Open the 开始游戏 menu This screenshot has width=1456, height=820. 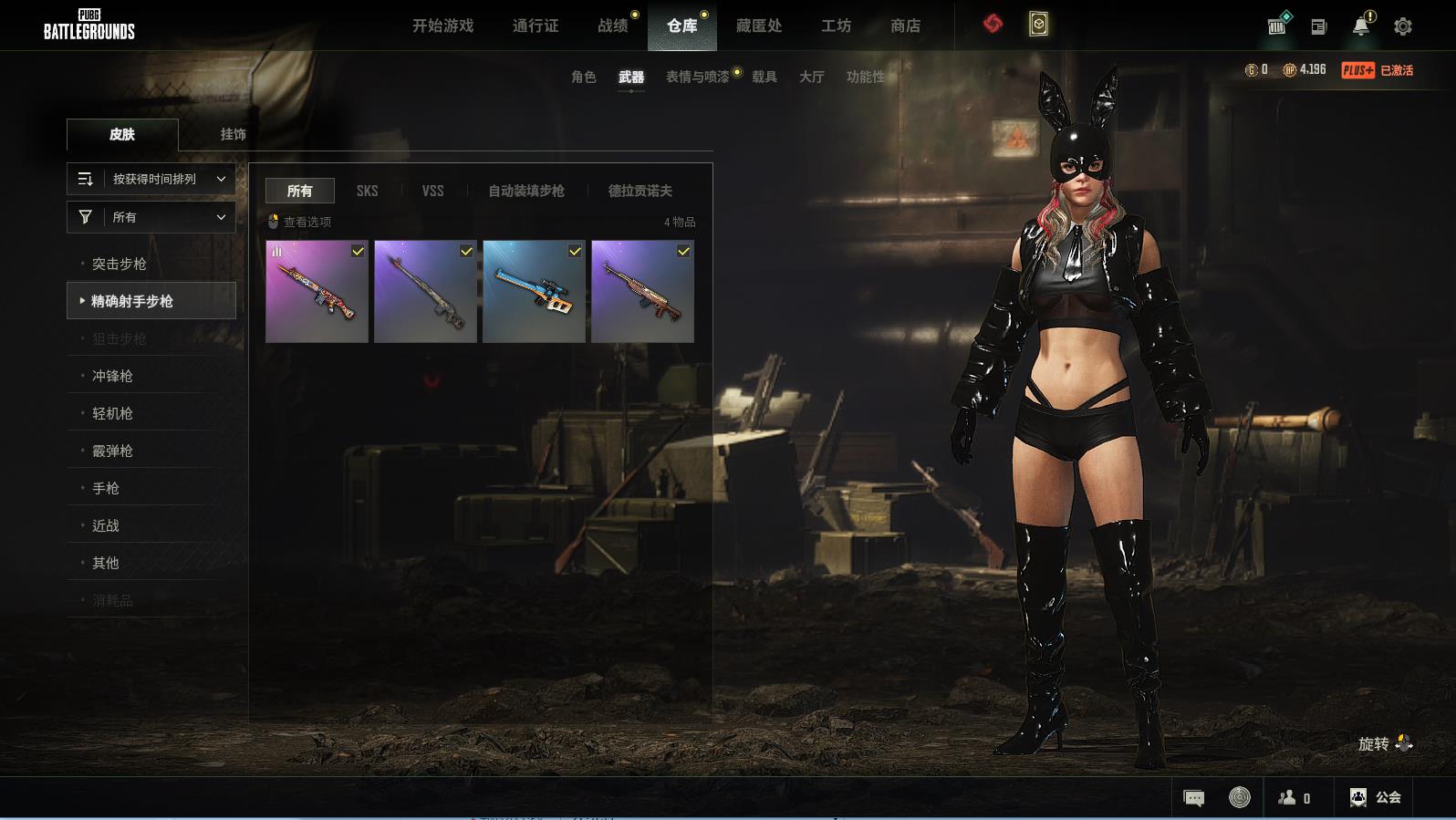442,26
